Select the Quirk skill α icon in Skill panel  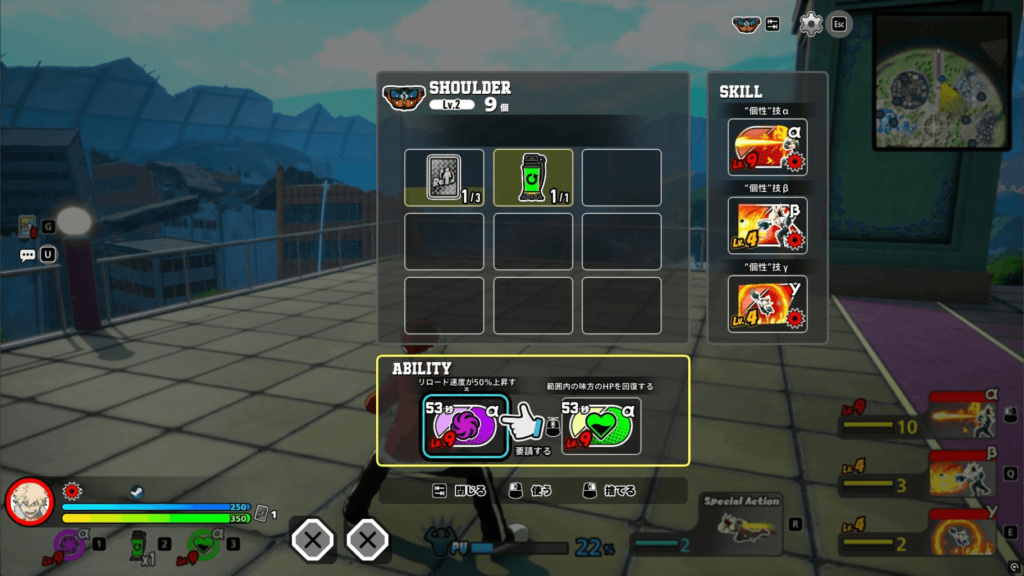(767, 147)
